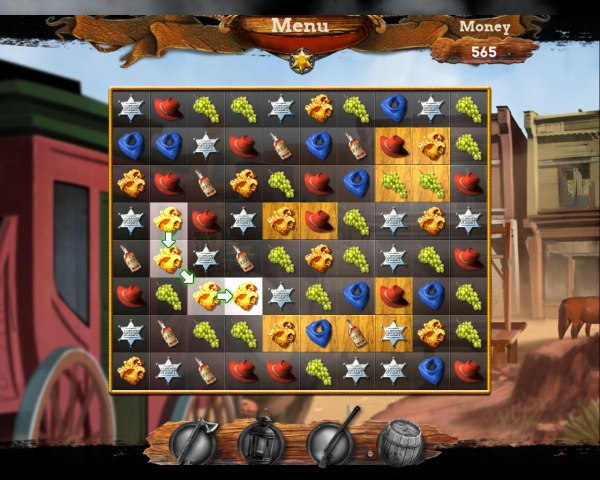Screen dimensions: 600x480
Task: Select the rifle power-up
Action: tap(331, 441)
